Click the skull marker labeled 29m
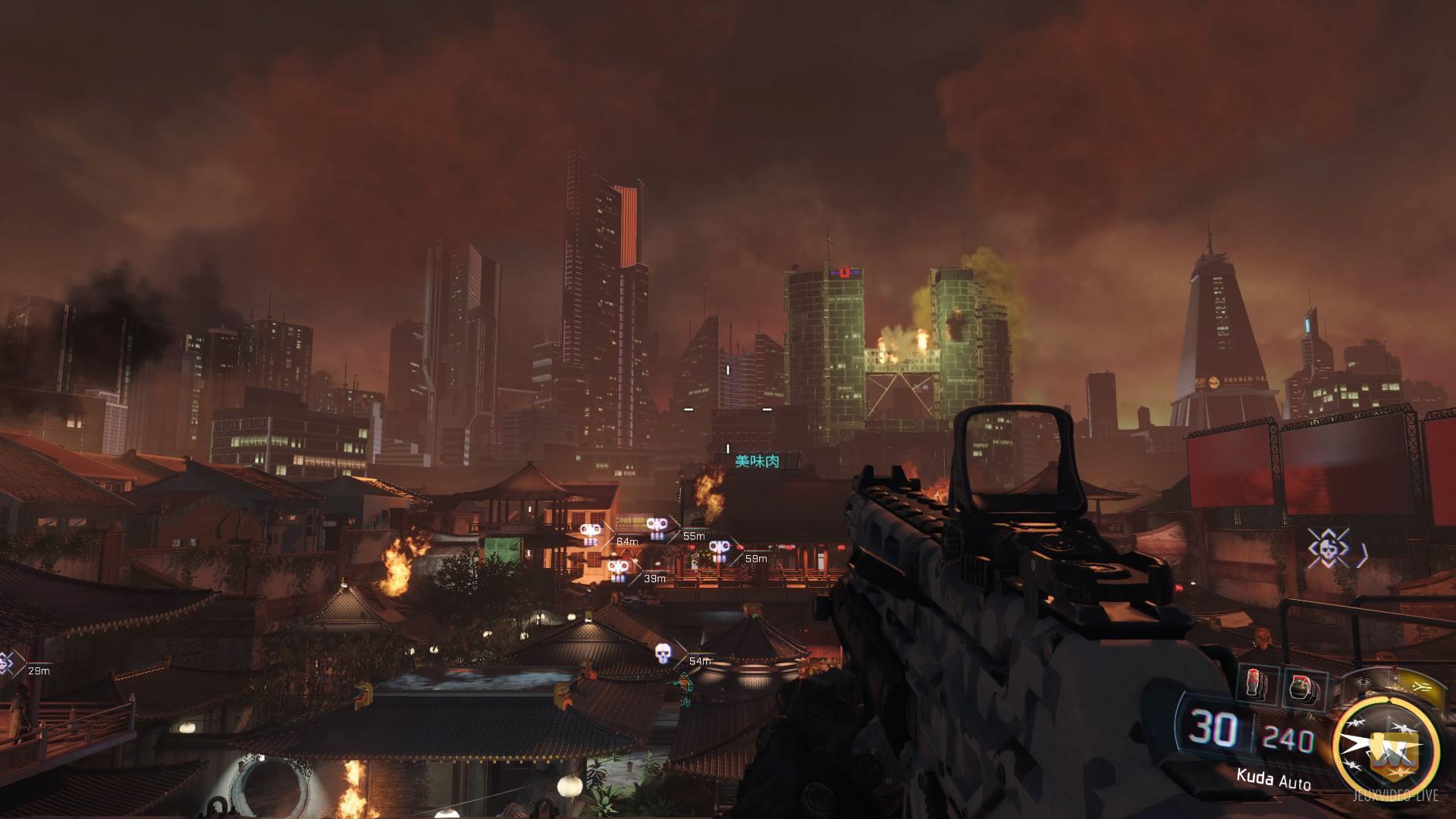The width and height of the screenshot is (1456, 819). pyautogui.click(x=7, y=664)
